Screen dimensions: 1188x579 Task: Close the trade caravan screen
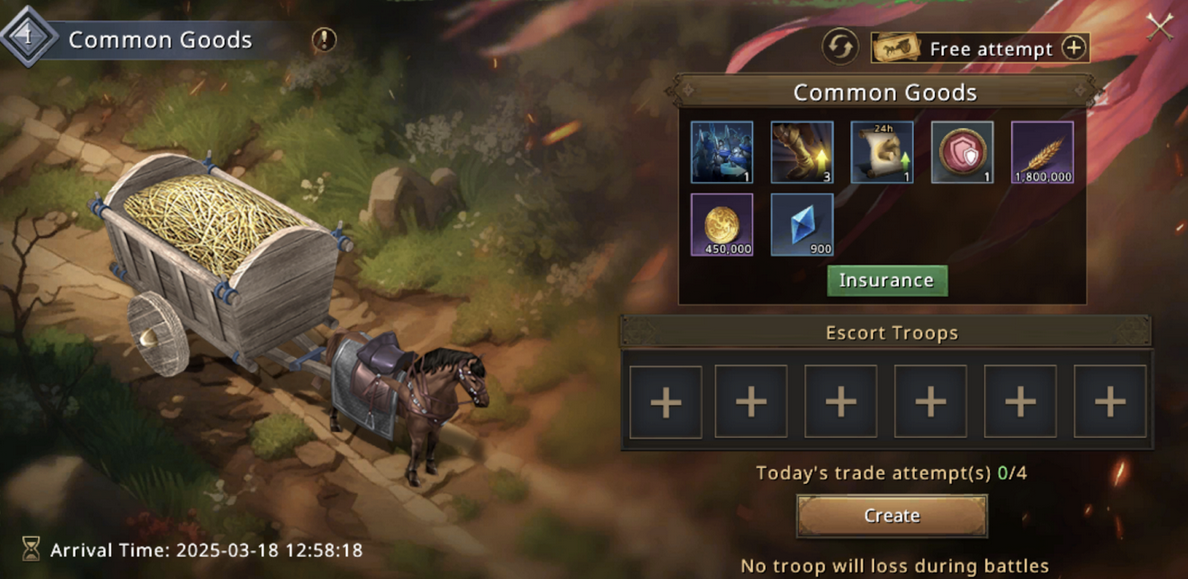point(1160,27)
